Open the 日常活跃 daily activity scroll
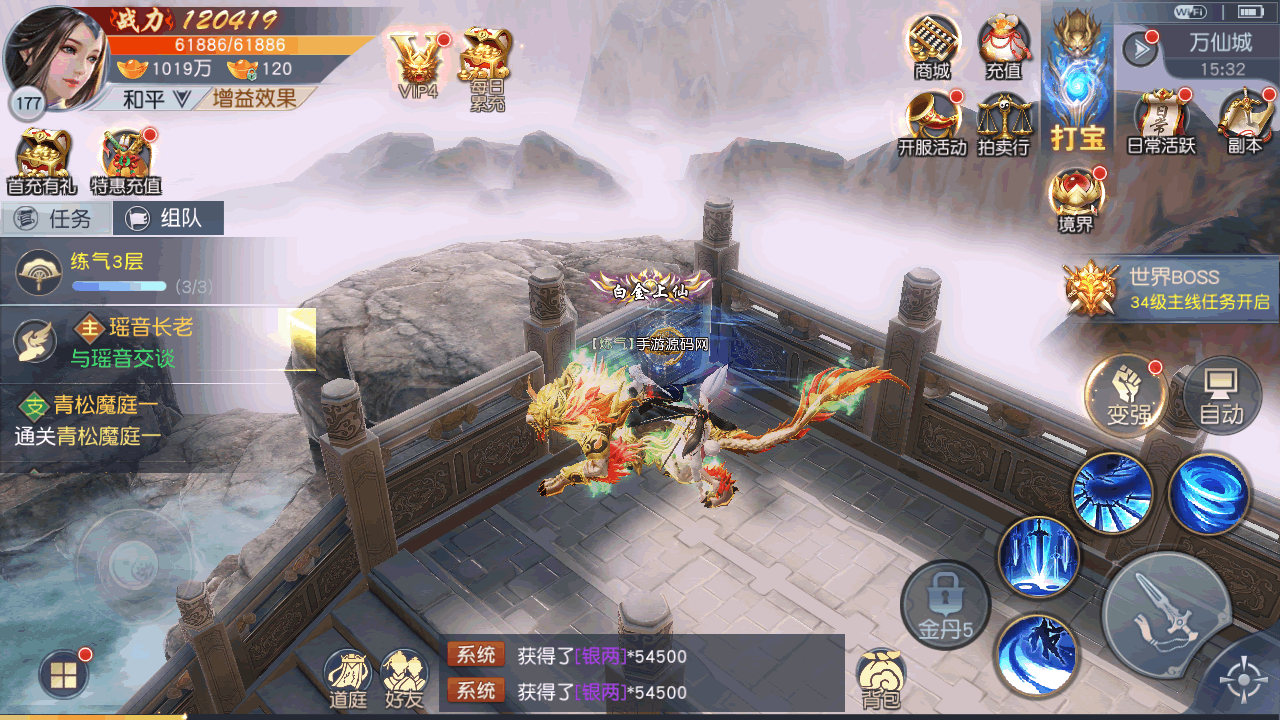The height and width of the screenshot is (720, 1280). (1161, 122)
